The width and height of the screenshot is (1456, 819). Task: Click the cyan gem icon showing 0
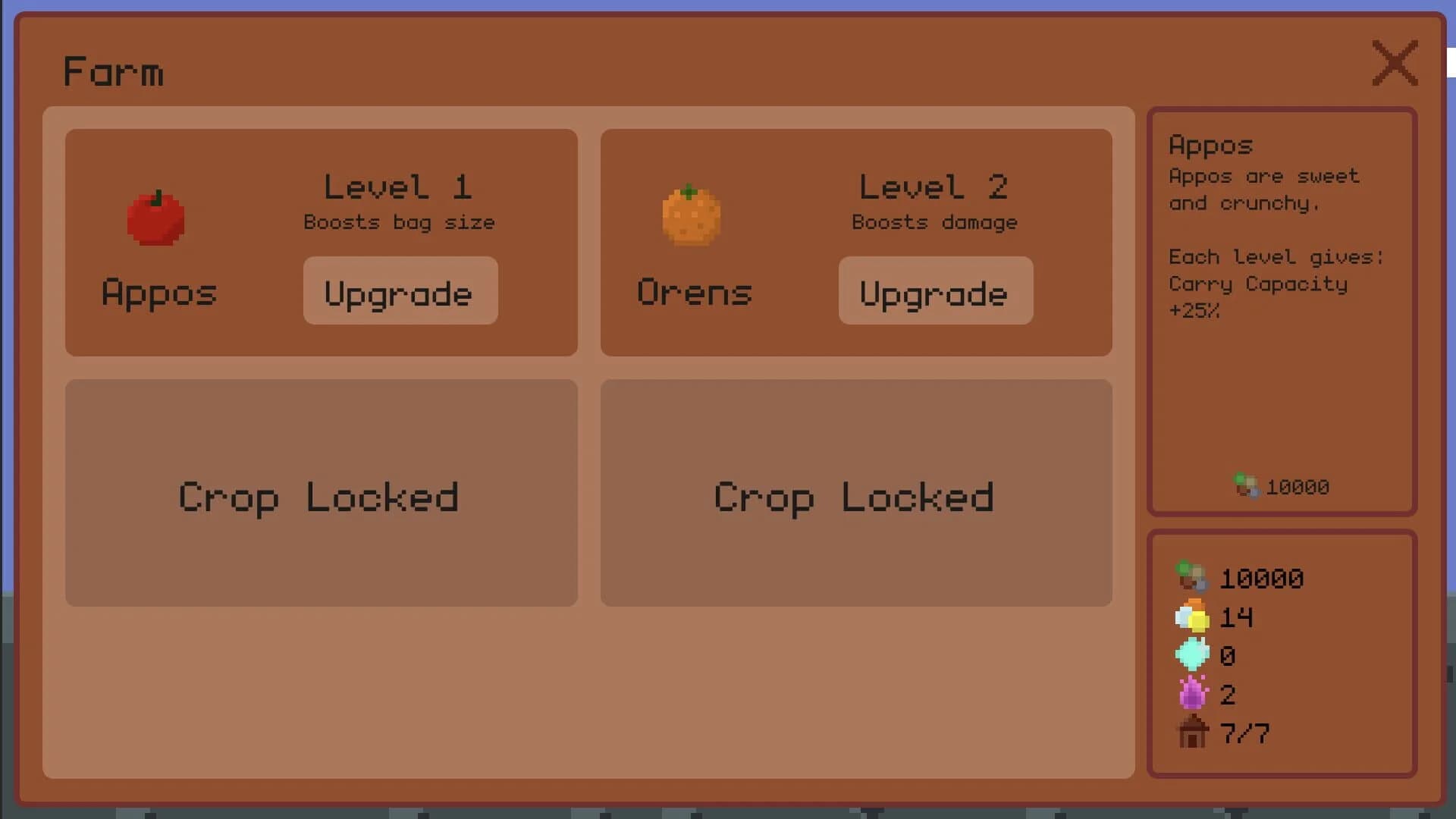coord(1192,654)
